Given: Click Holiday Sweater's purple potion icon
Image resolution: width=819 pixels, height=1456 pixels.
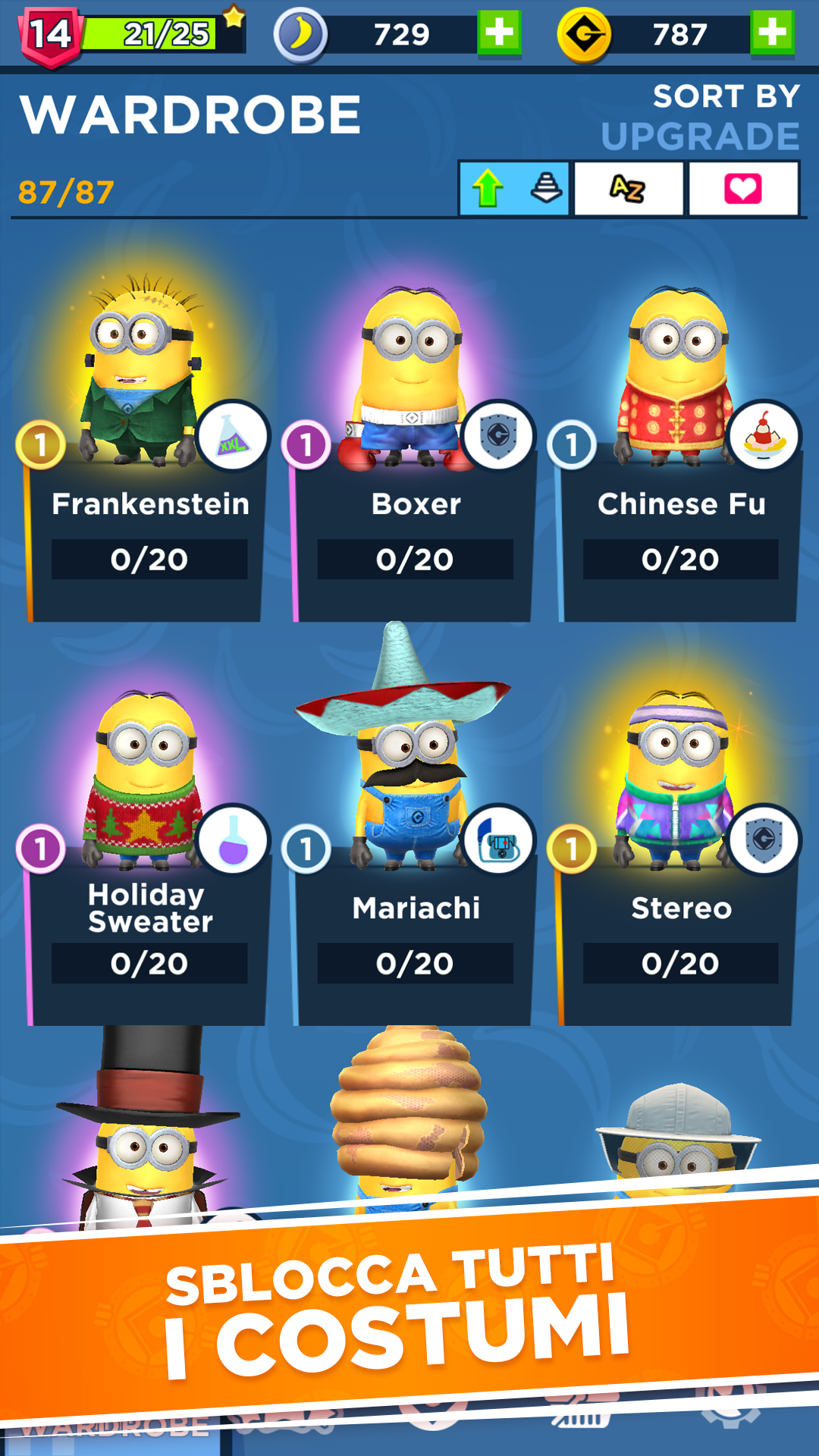Looking at the screenshot, I should tap(233, 841).
